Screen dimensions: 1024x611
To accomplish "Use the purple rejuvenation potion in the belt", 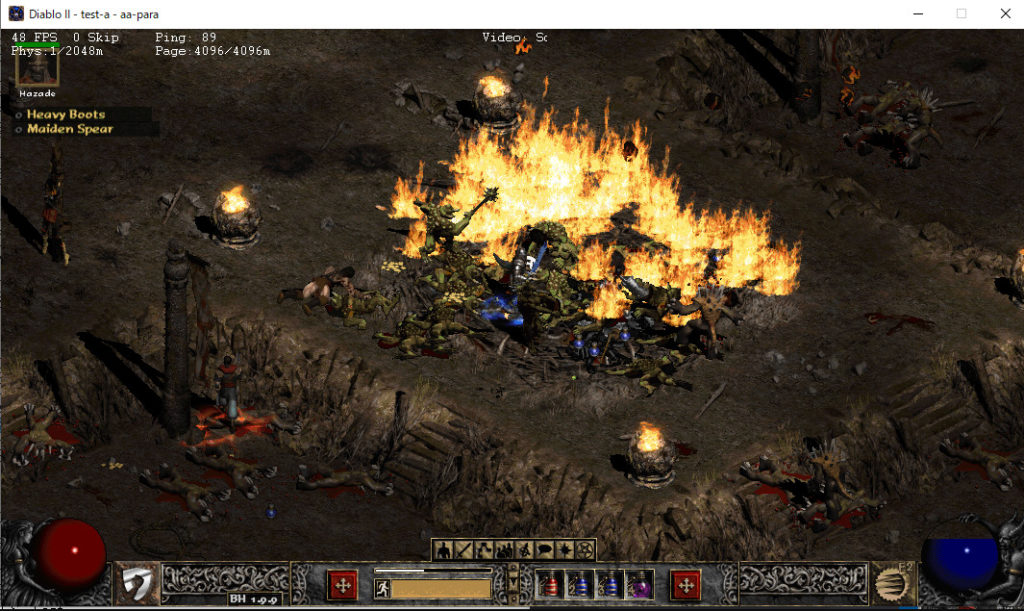I will point(637,585).
